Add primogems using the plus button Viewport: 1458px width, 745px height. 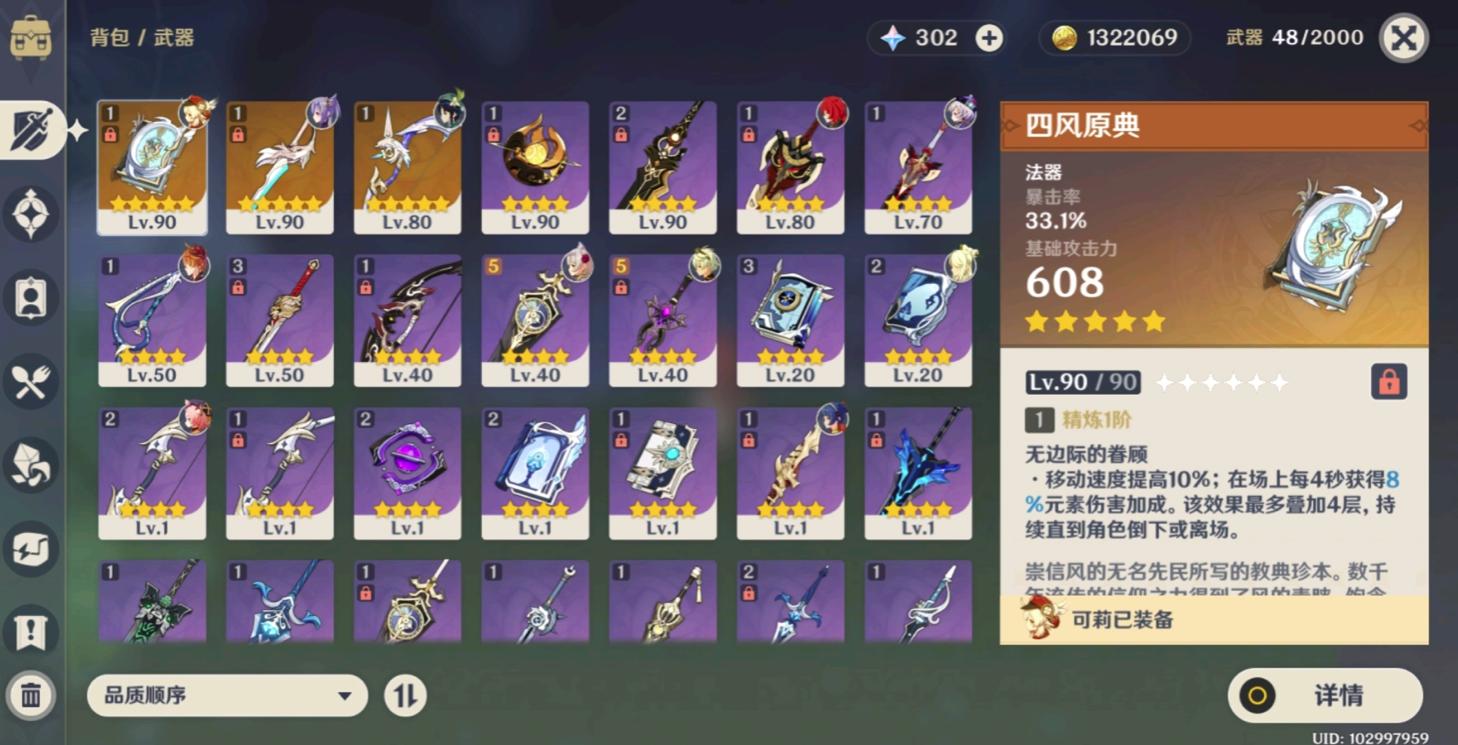pyautogui.click(x=989, y=38)
